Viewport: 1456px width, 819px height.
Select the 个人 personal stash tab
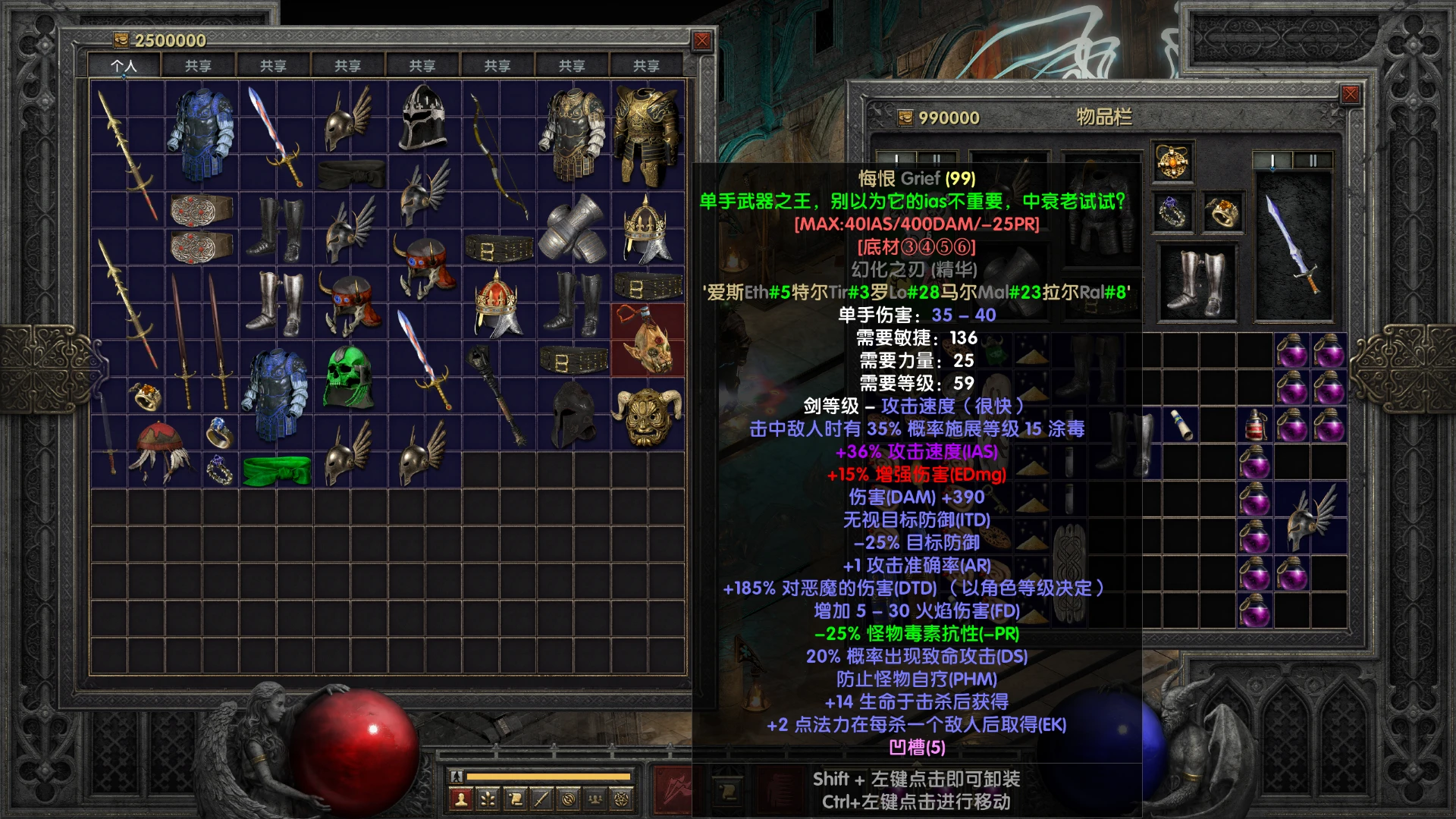click(x=125, y=65)
